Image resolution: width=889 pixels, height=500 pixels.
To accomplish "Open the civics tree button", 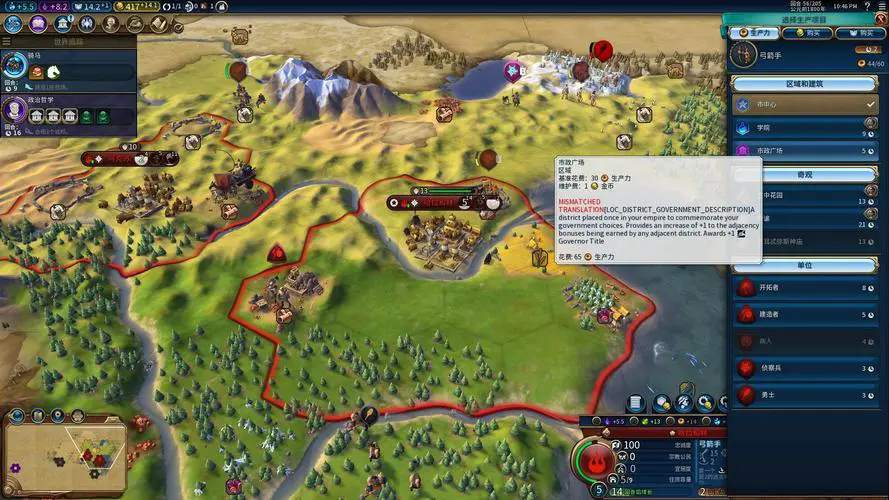I will (38, 23).
